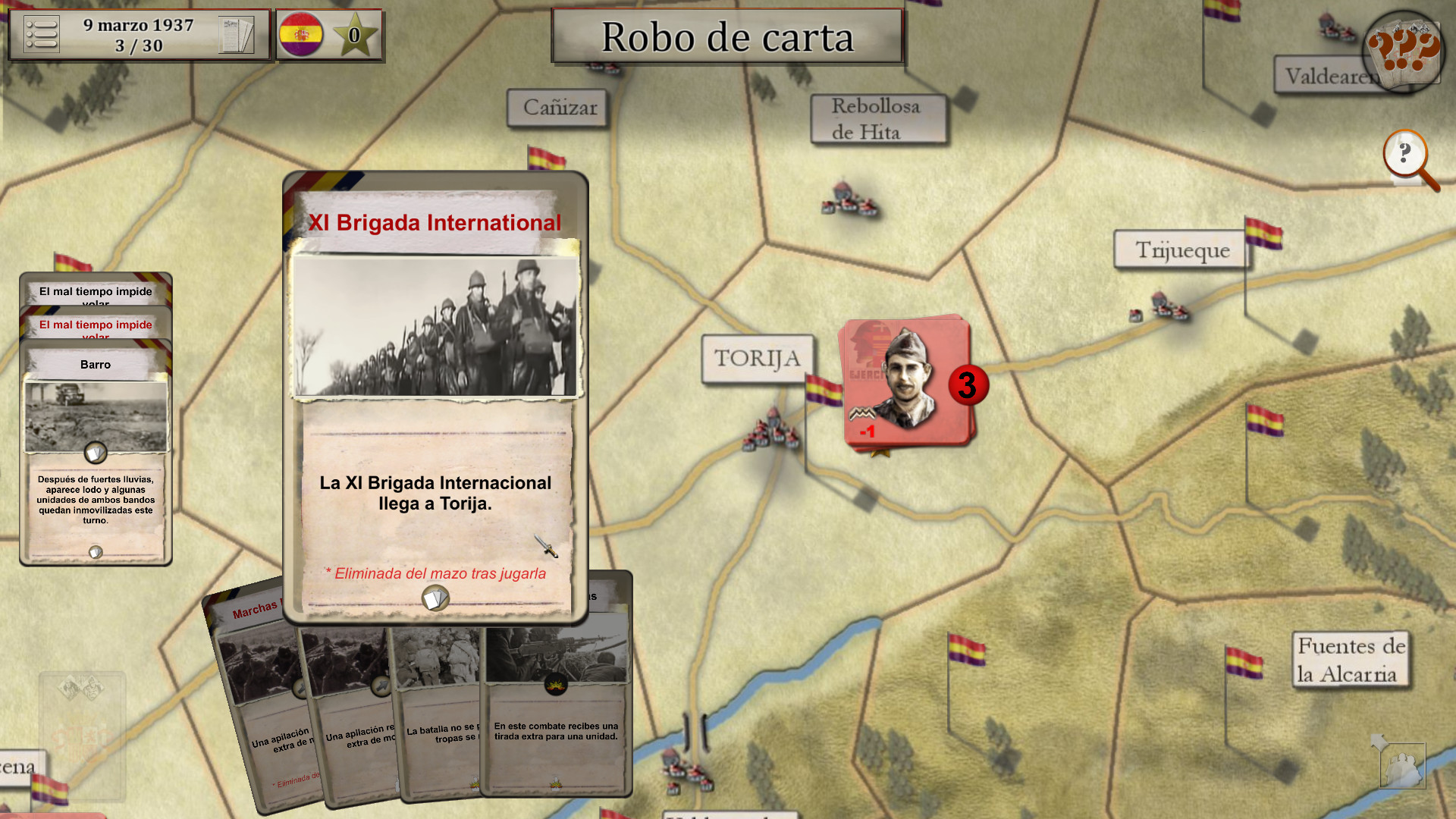The height and width of the screenshot is (819, 1456).
Task: Select the red 3 strength counter badge
Action: pos(968,385)
